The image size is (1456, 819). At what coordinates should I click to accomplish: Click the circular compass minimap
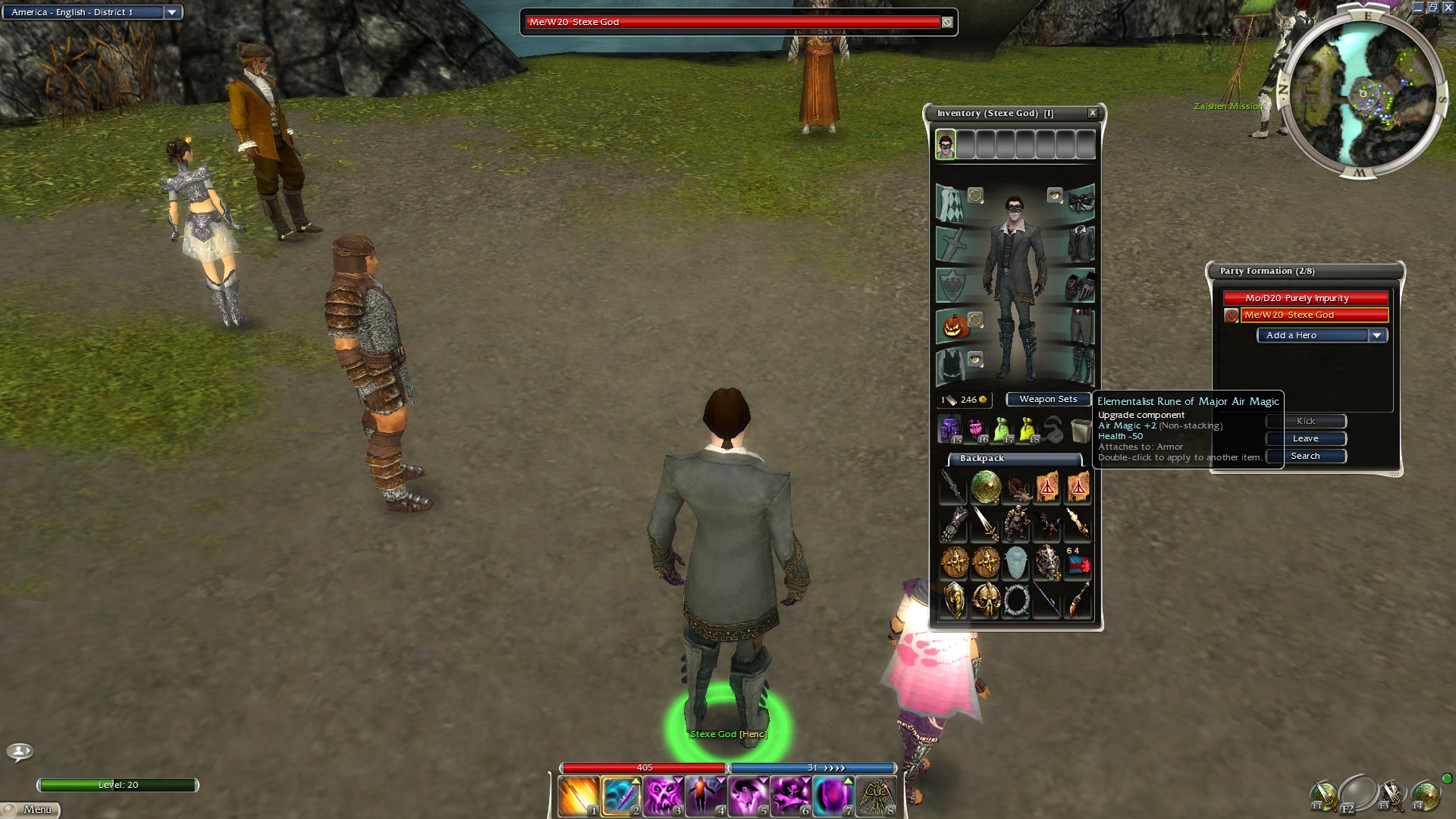[x=1363, y=94]
